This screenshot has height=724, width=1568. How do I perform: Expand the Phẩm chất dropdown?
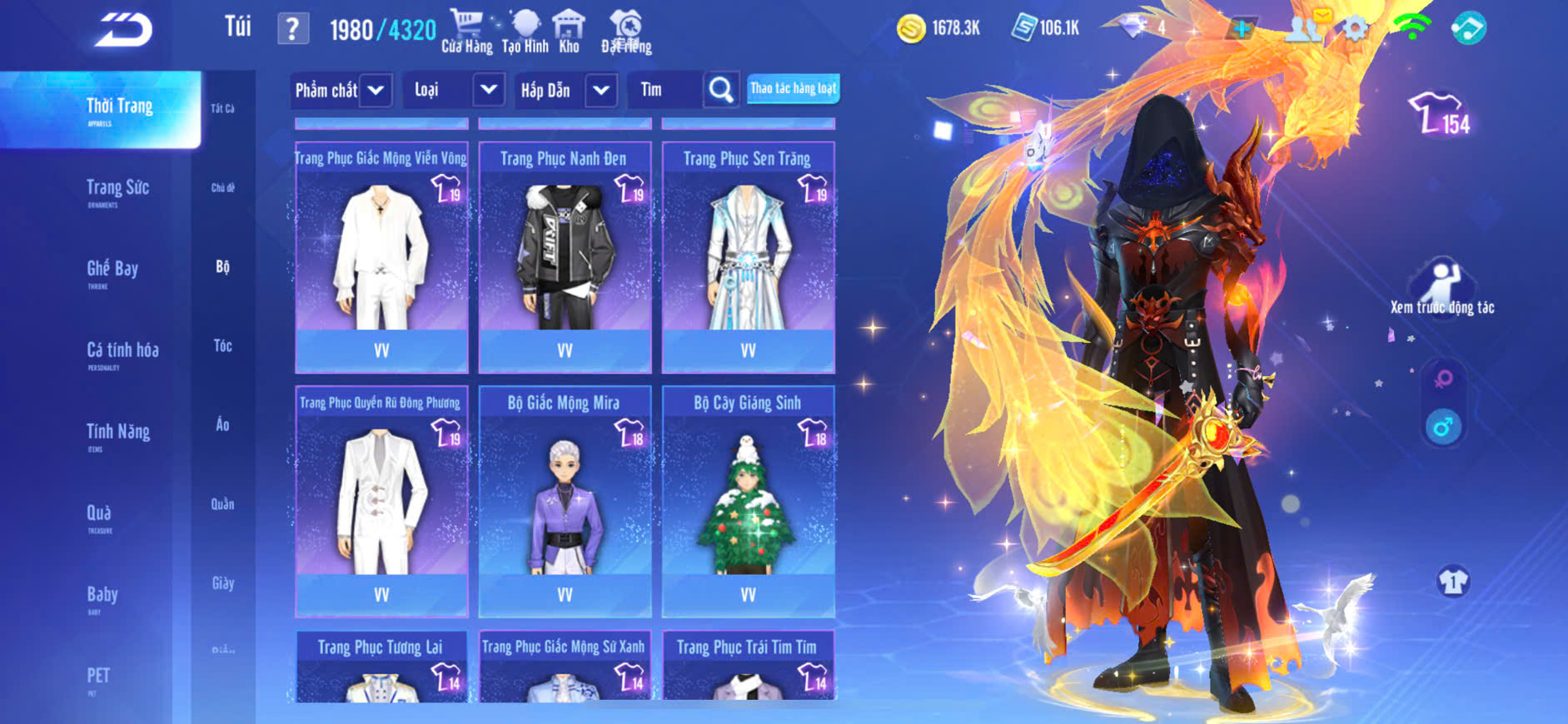376,90
